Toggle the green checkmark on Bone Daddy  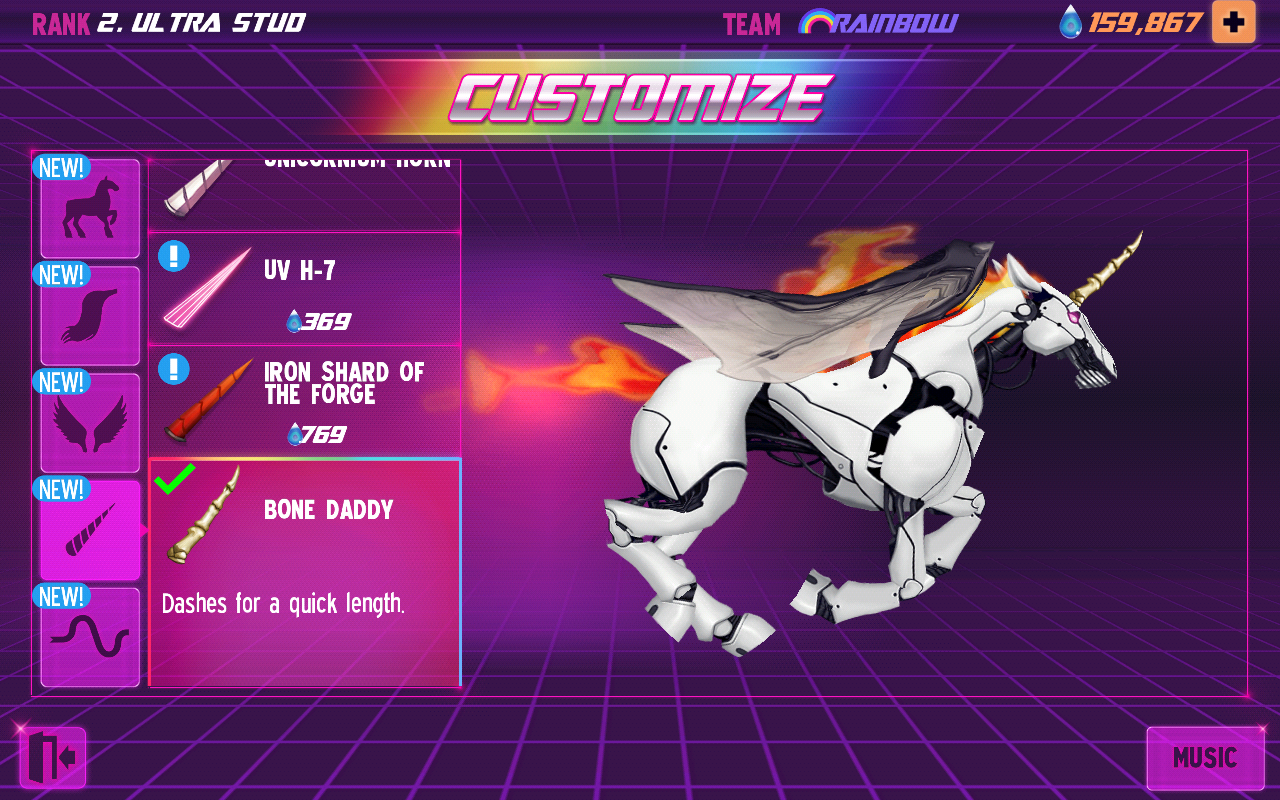(x=174, y=481)
